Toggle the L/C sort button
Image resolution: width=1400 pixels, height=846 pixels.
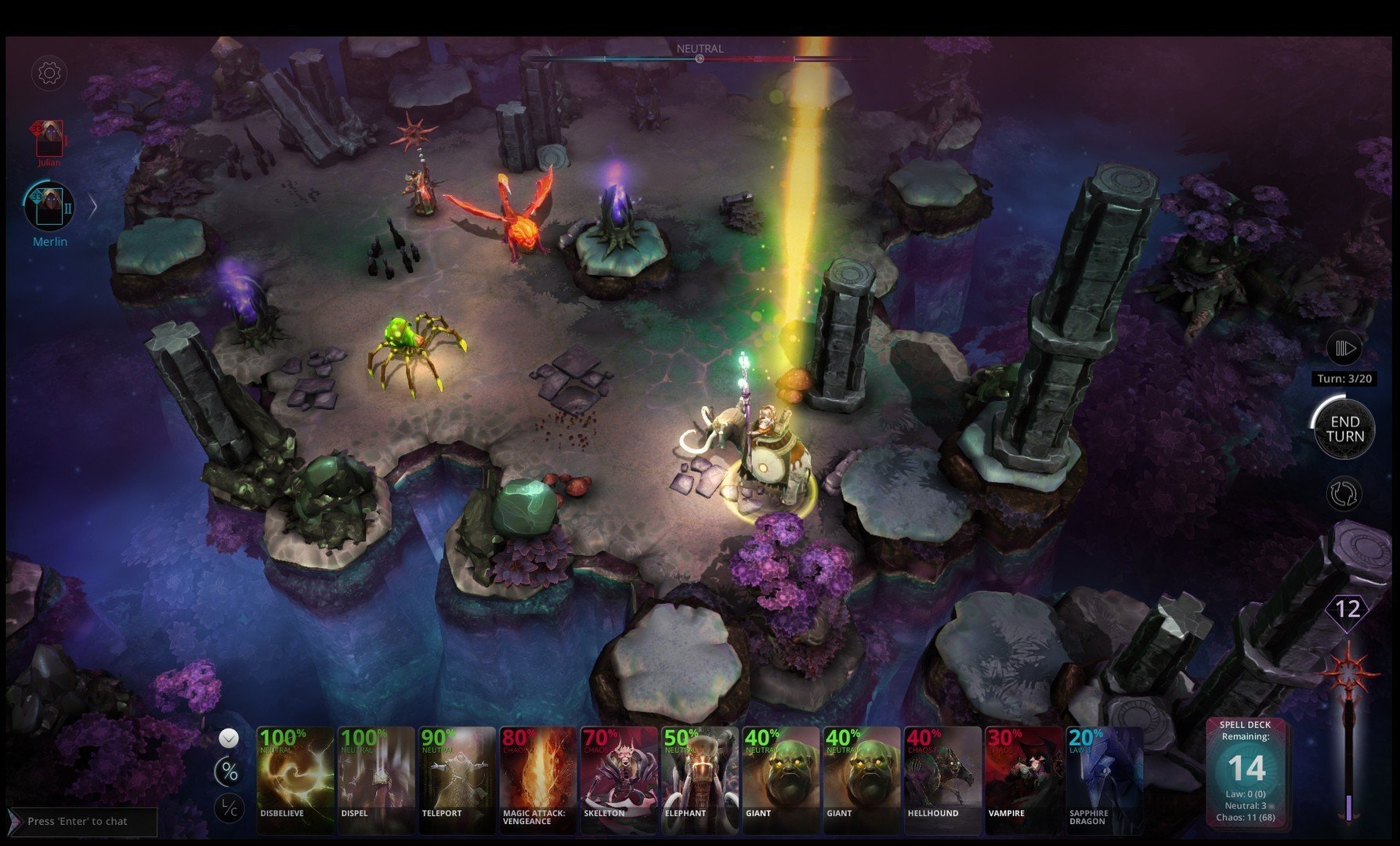click(229, 808)
